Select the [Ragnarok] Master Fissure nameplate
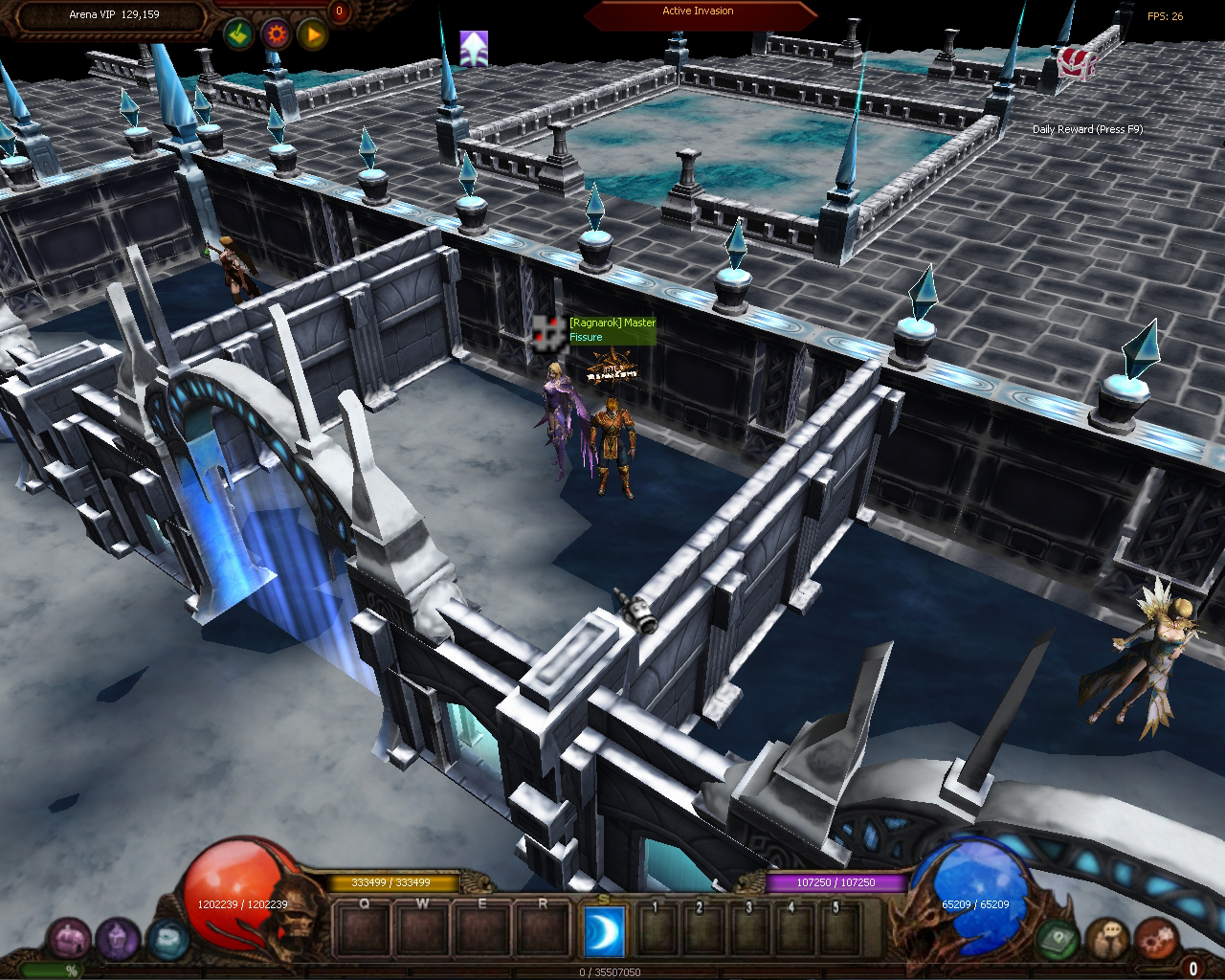Screen dimensions: 1225x980 click(x=612, y=330)
